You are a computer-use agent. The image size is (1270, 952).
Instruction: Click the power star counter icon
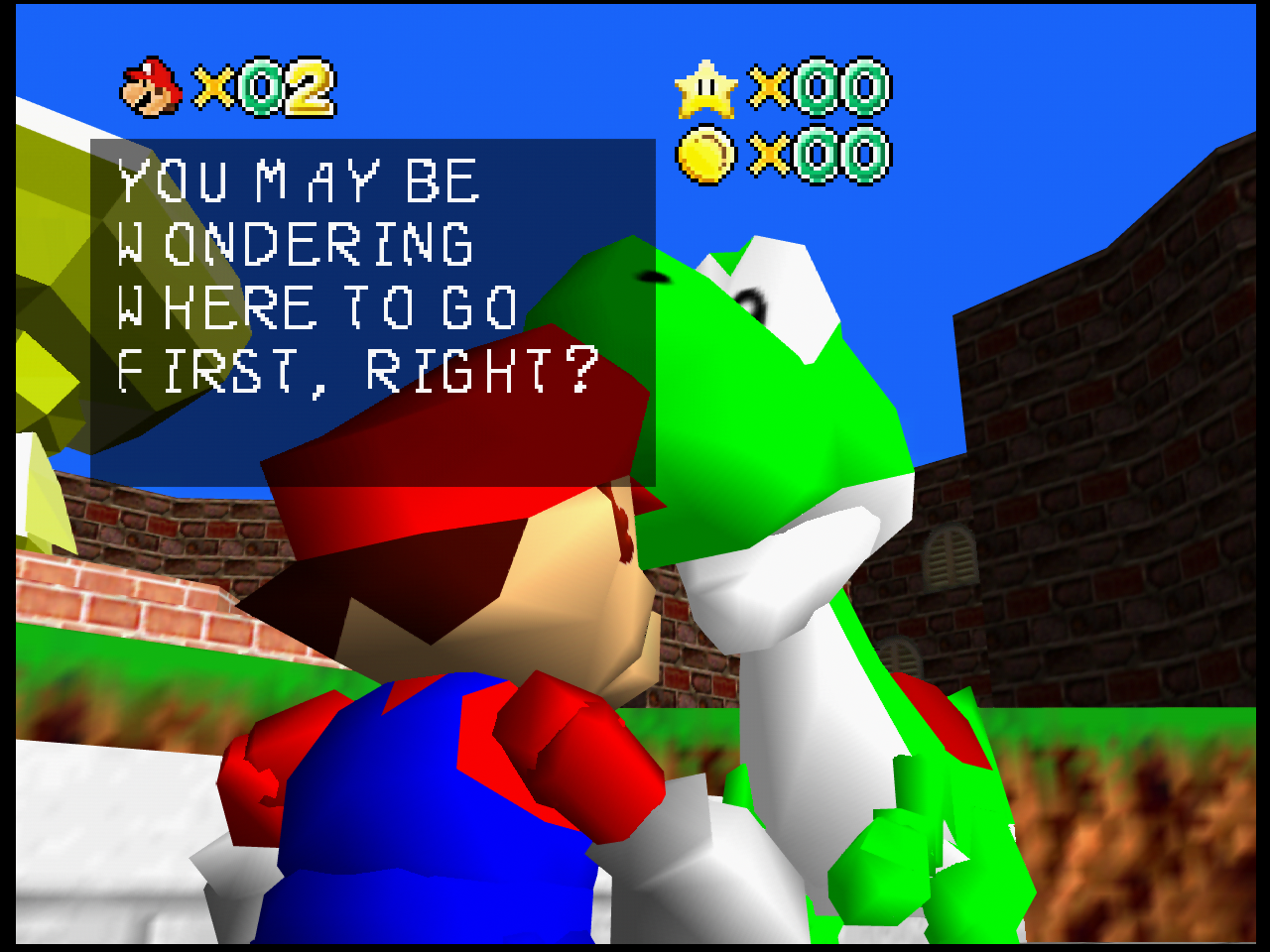click(x=705, y=89)
